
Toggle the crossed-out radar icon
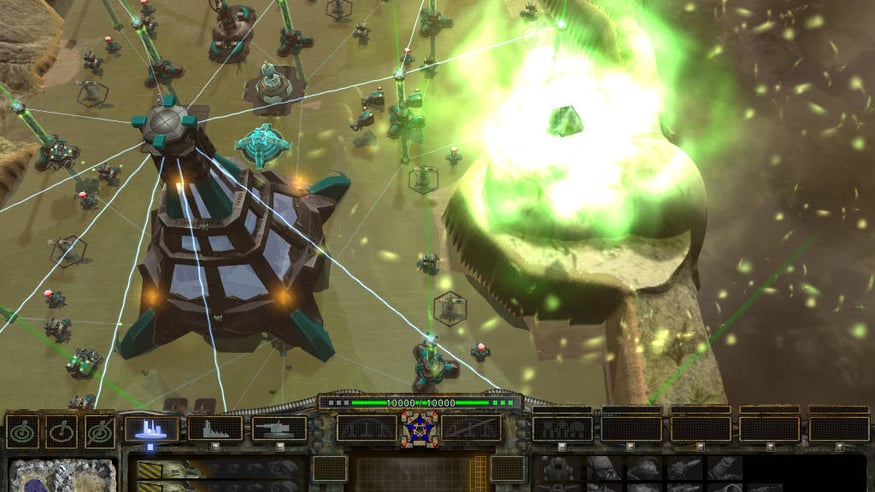tap(100, 431)
